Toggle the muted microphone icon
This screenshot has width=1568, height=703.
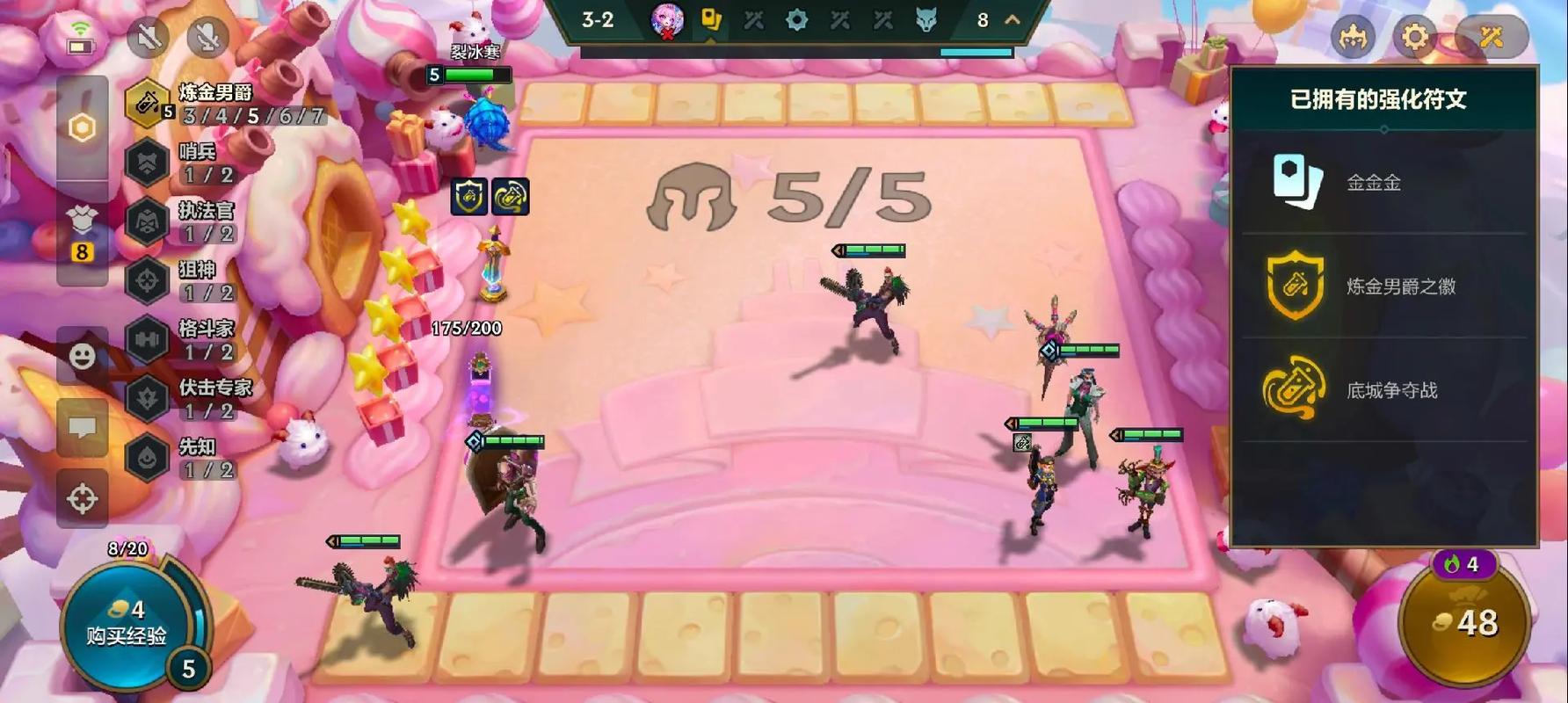click(x=208, y=37)
